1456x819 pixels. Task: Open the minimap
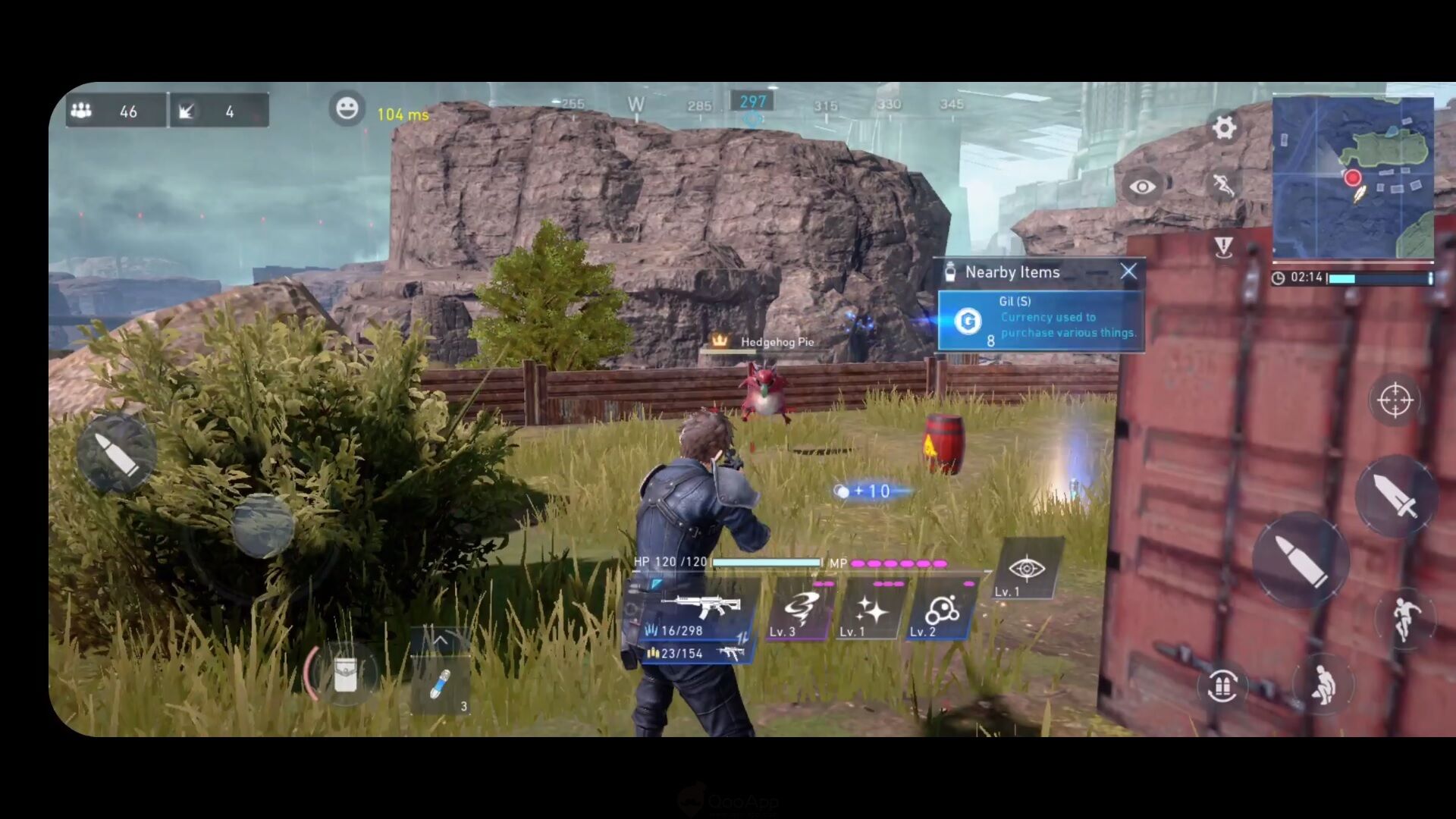[x=1353, y=177]
